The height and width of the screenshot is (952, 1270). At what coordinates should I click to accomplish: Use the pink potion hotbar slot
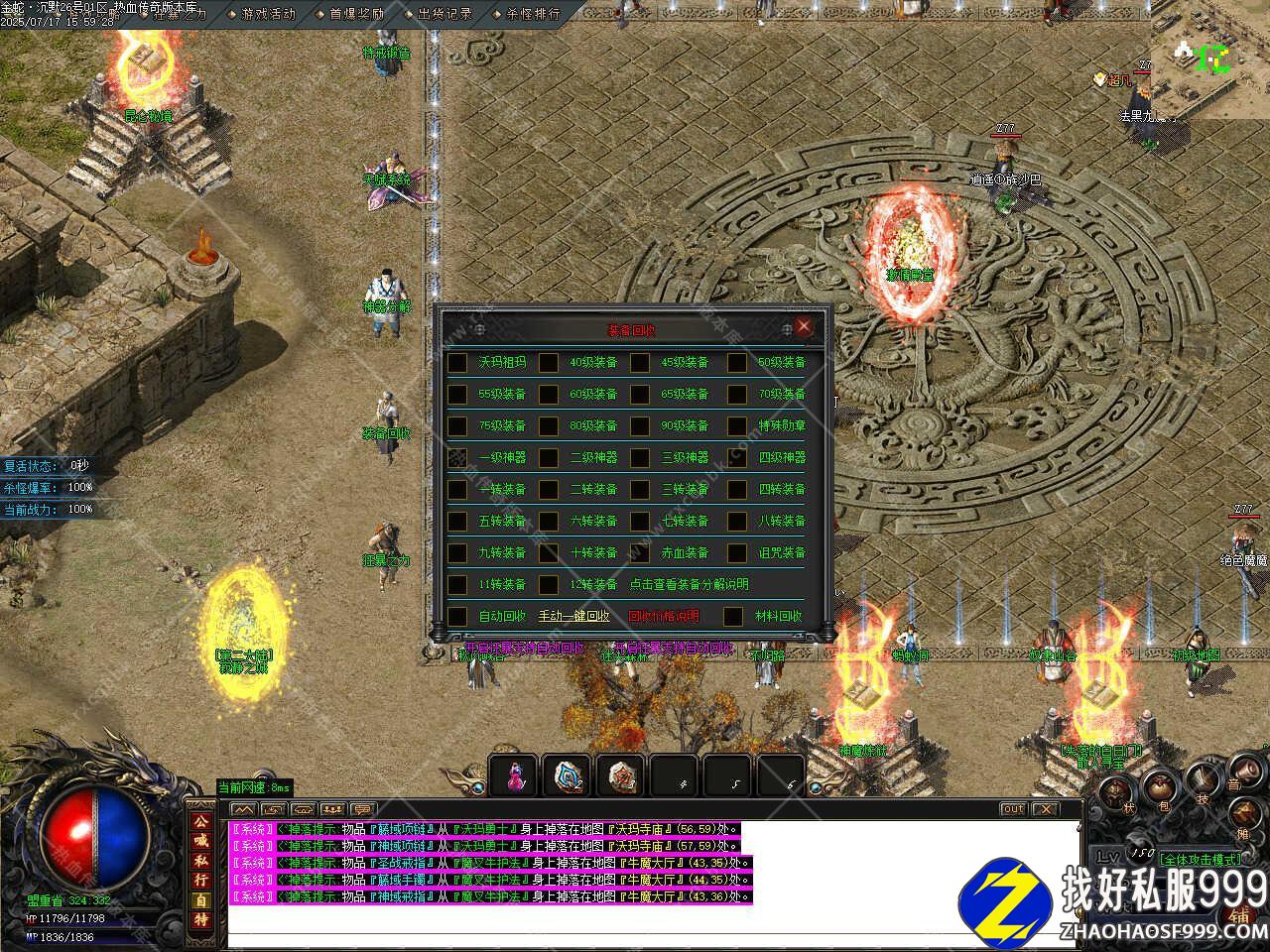click(515, 775)
